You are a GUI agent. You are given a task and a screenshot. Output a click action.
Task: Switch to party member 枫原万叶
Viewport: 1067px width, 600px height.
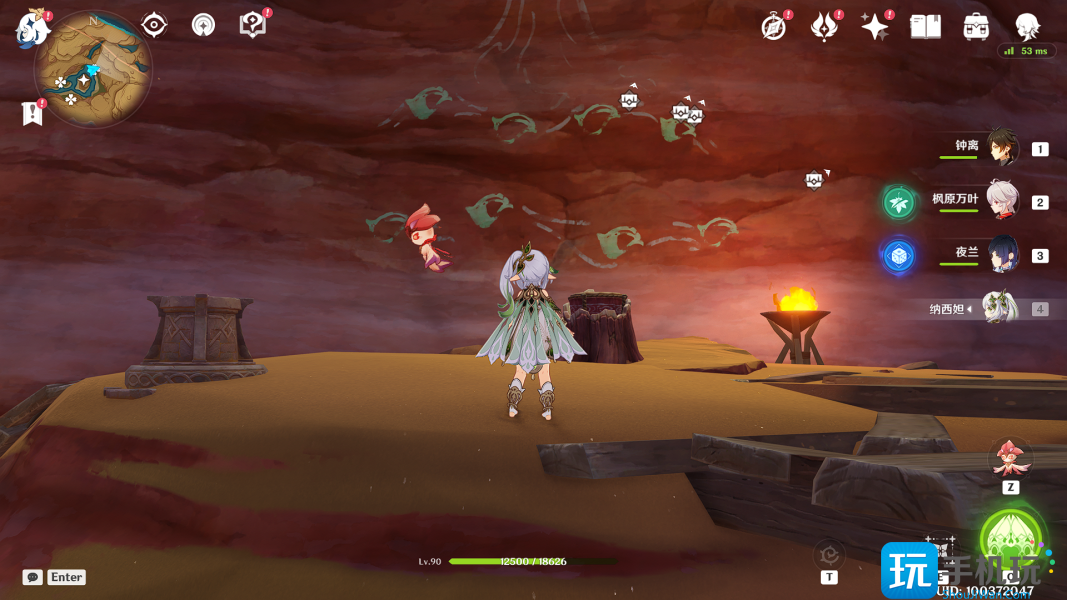1002,201
